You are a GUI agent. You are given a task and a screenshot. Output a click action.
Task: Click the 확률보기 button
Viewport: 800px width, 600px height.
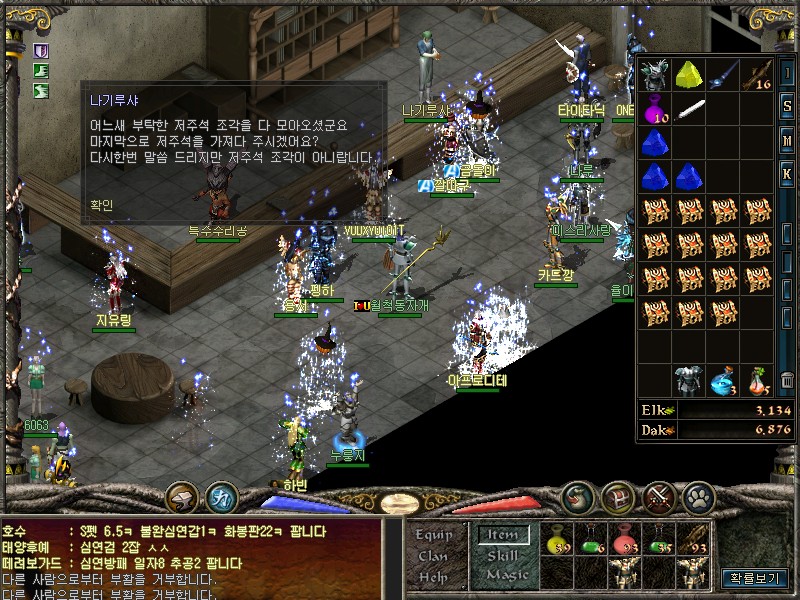point(754,578)
